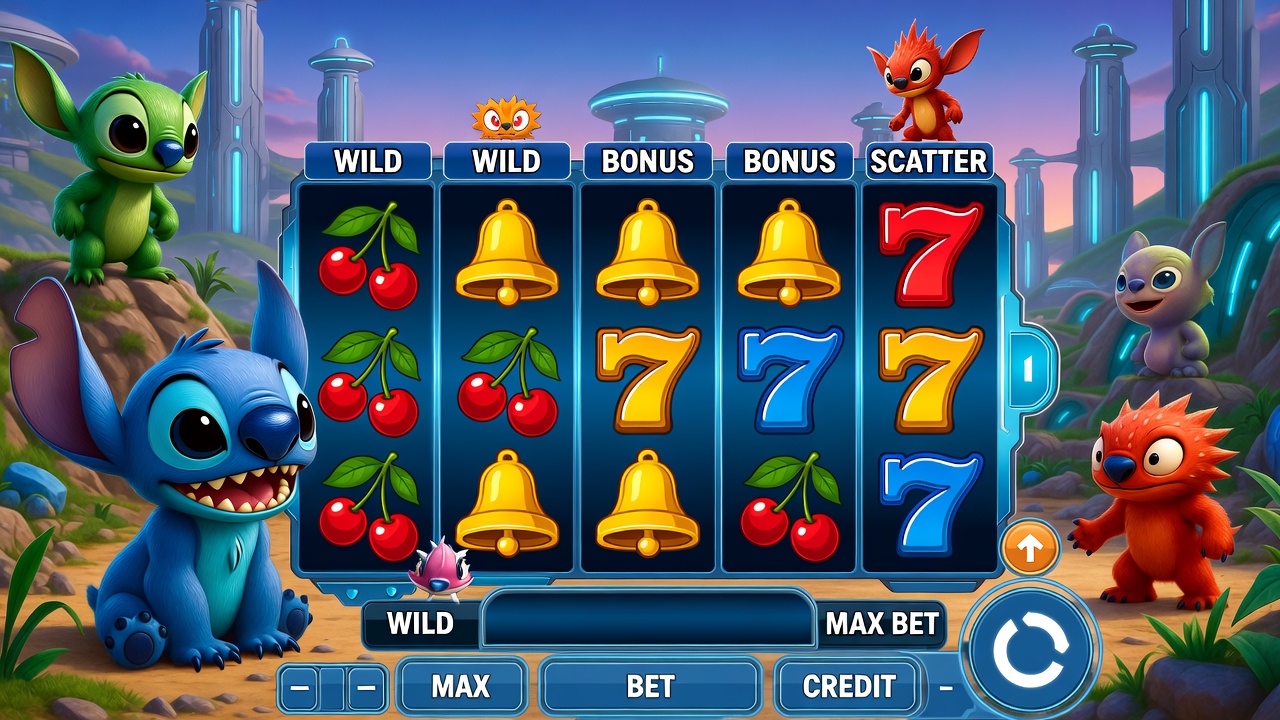
Task: Click the MAX button beside the minus steppers
Action: (461, 686)
